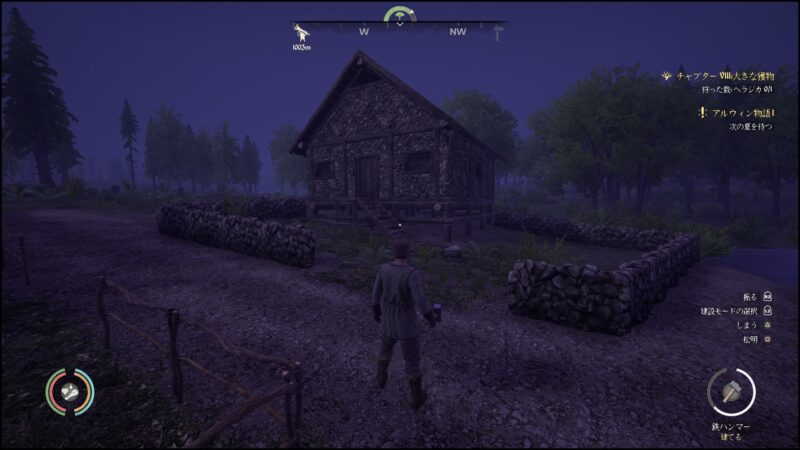This screenshot has height=450, width=800.
Task: Select the circular player status gauge
Action: point(69,392)
